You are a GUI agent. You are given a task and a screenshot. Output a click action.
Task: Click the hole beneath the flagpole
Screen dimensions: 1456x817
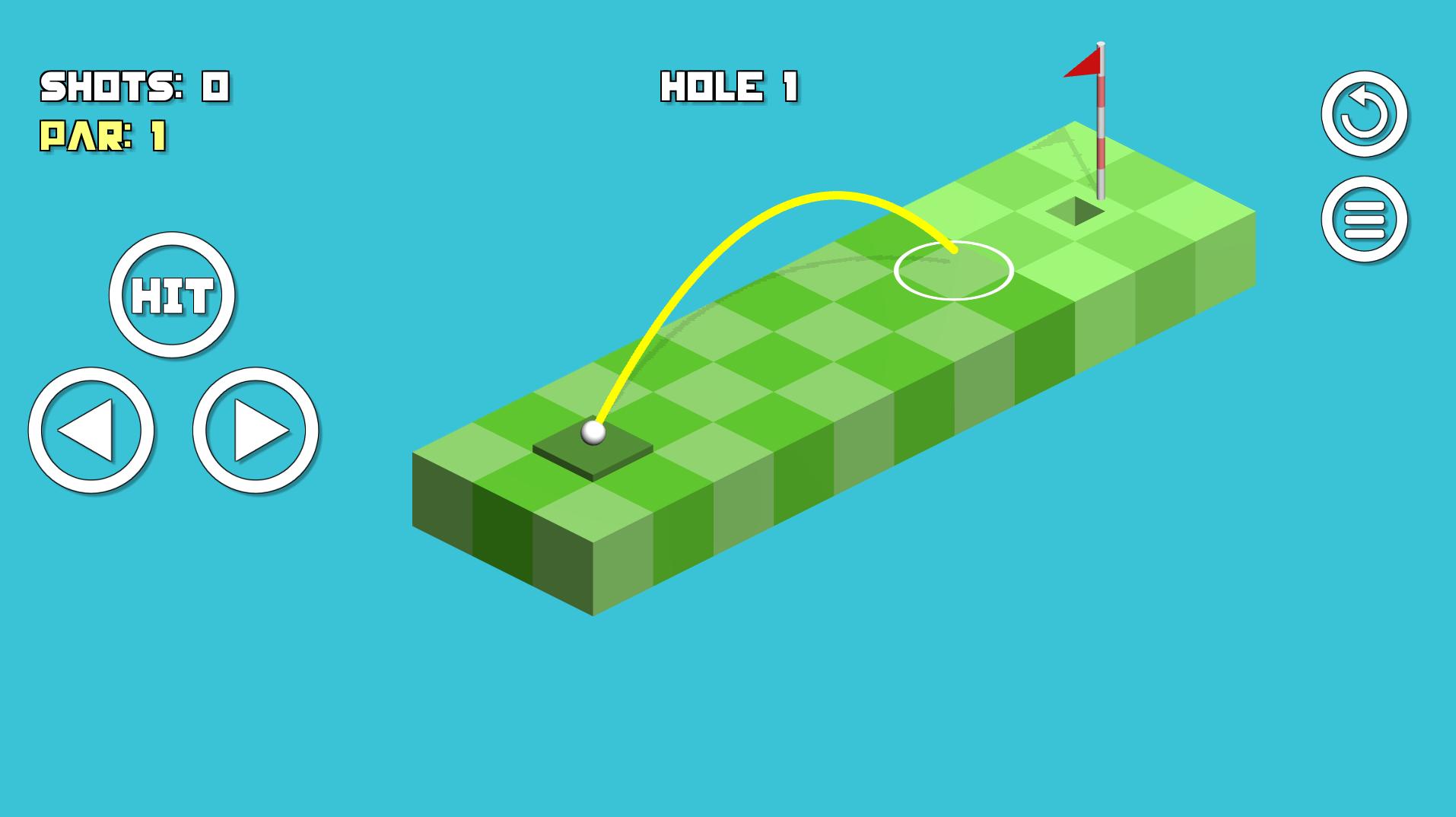click(x=1076, y=211)
